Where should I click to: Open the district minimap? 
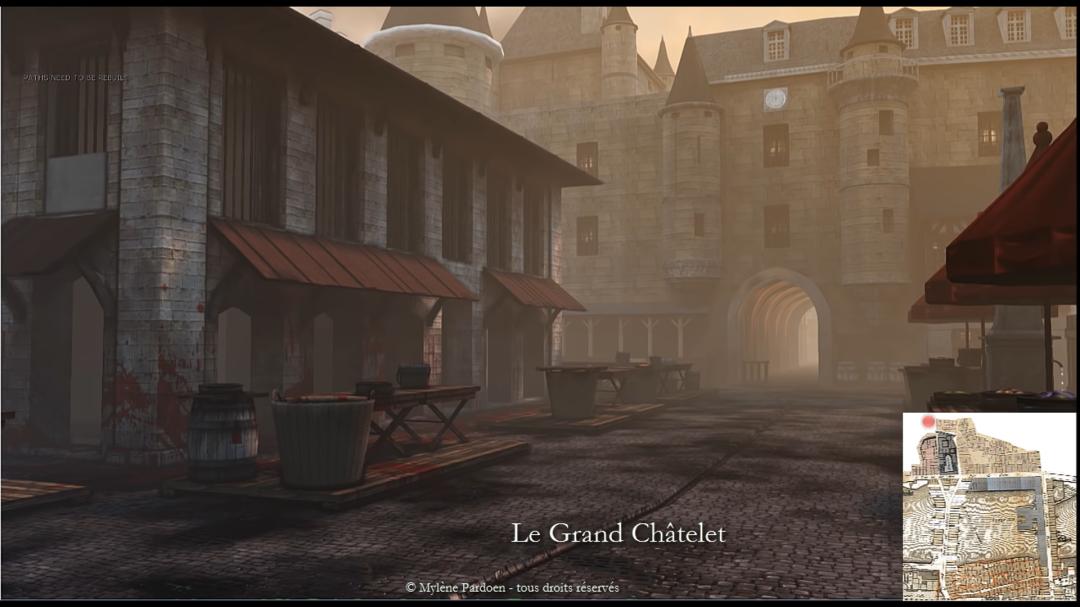989,506
